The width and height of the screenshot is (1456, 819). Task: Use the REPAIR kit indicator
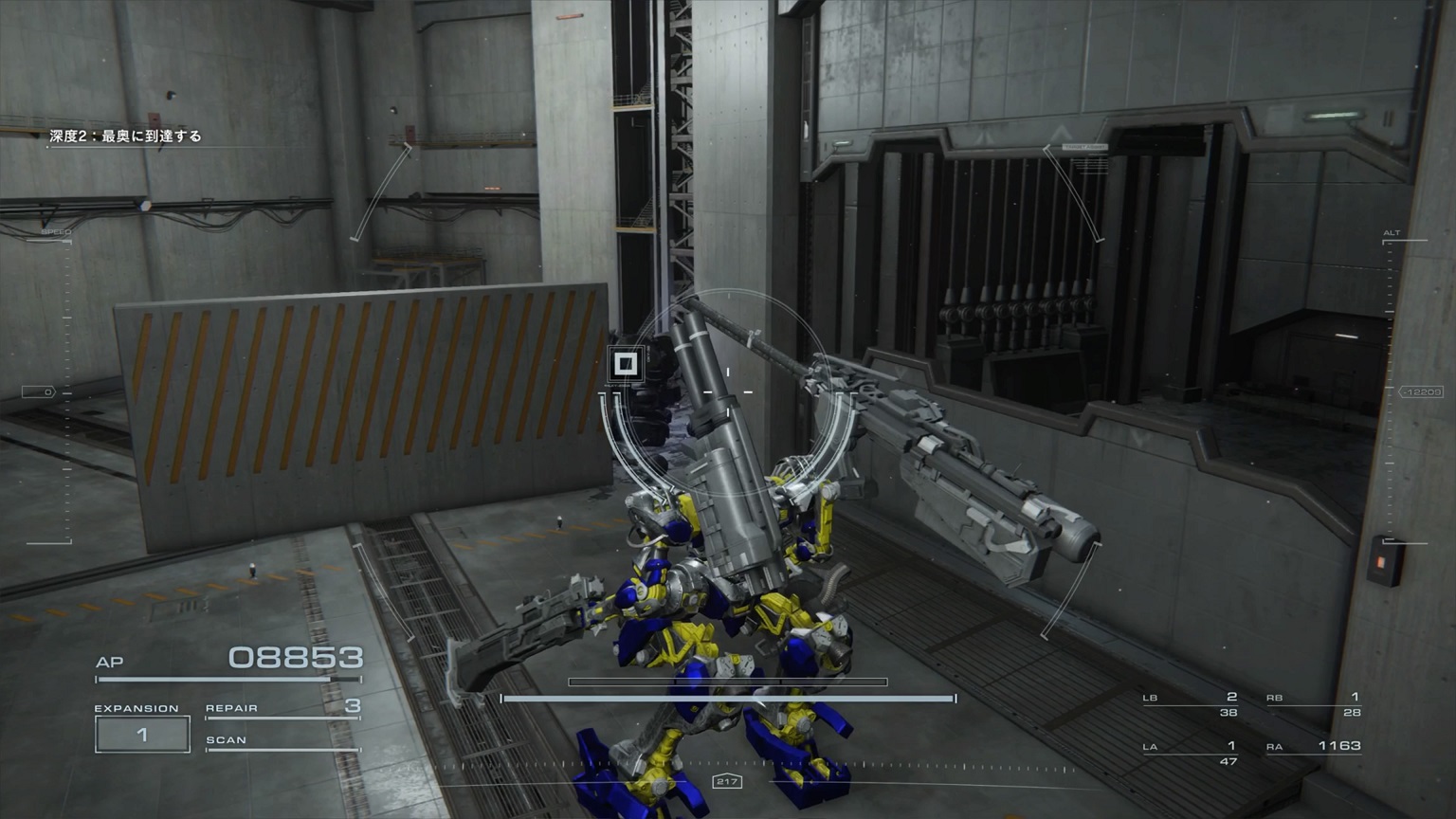[282, 708]
